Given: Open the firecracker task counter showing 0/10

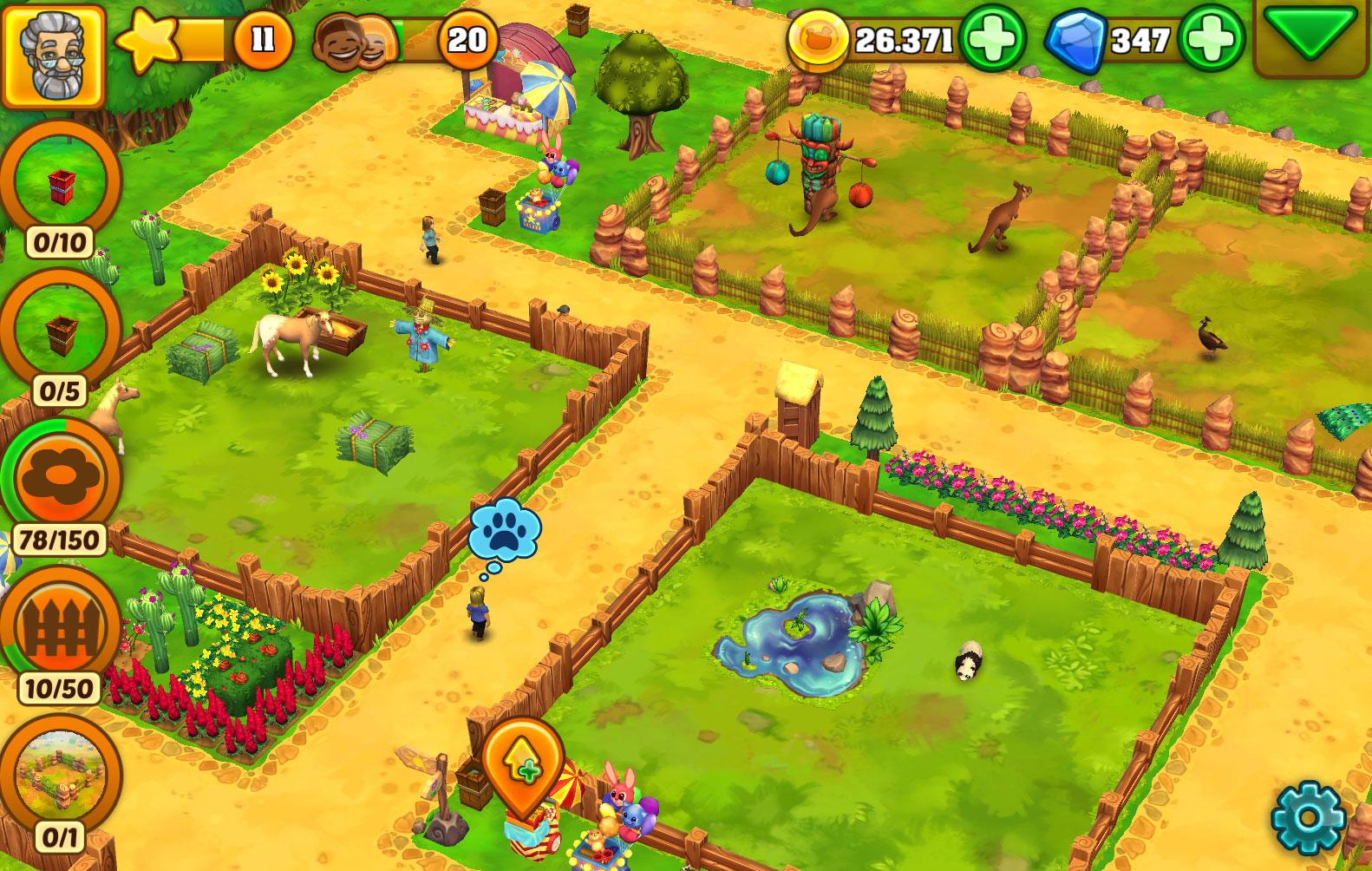Looking at the screenshot, I should pos(56,187).
